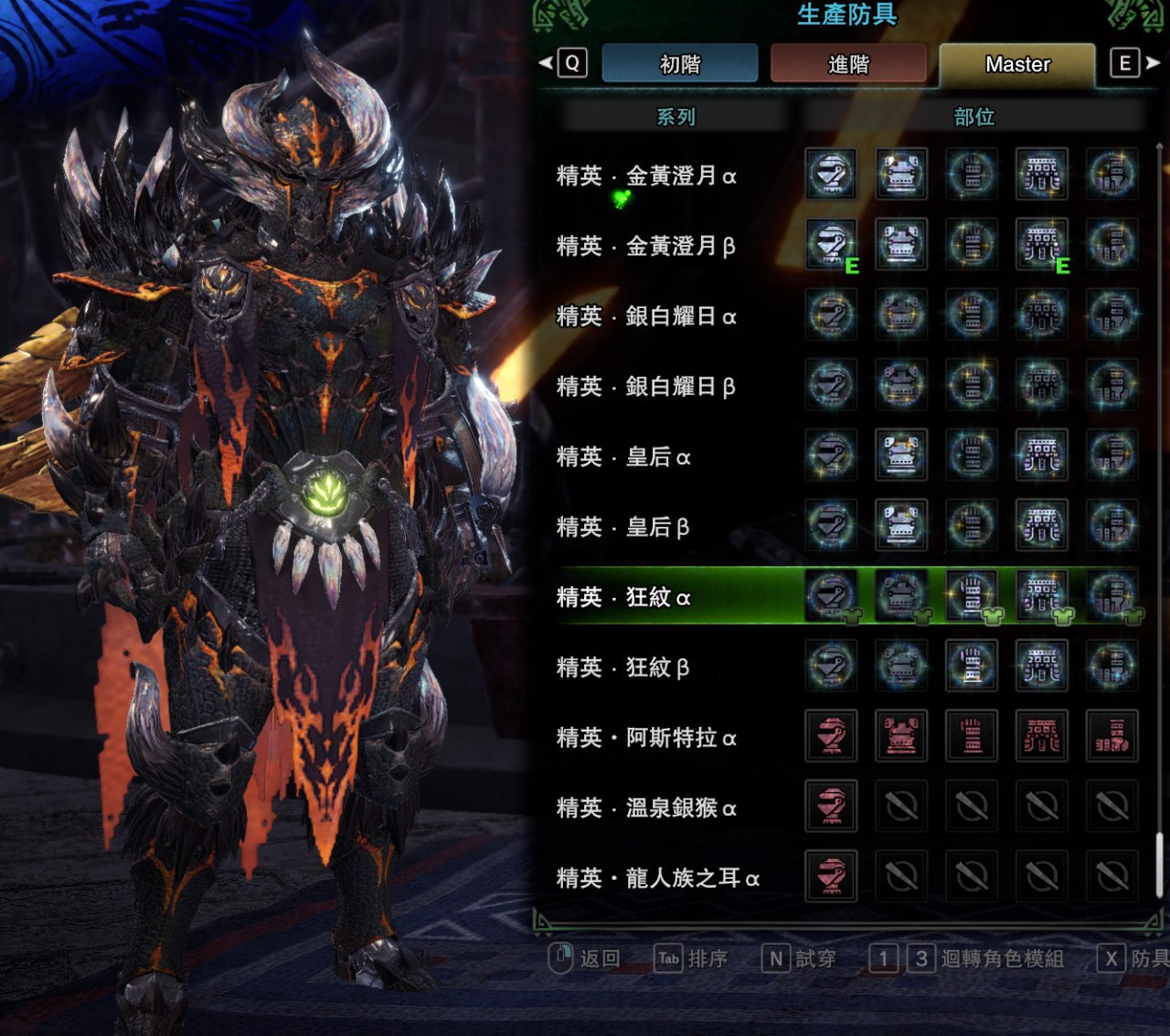
Task: Select the Master rank tab
Action: [x=1016, y=64]
